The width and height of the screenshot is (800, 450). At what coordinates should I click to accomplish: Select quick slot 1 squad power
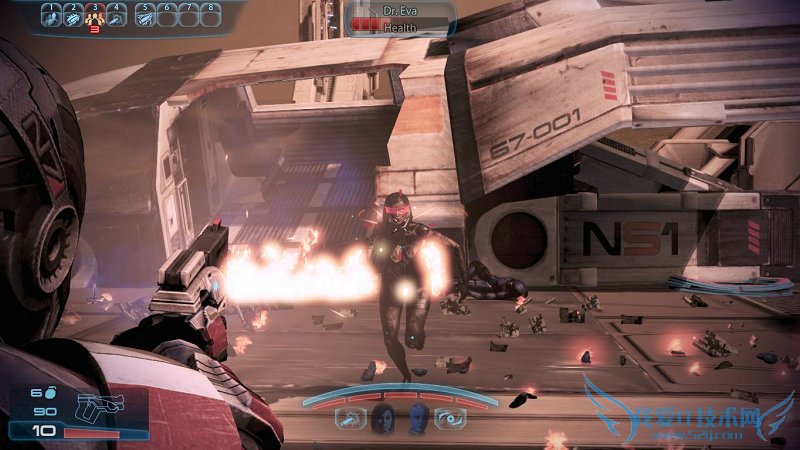pos(51,15)
